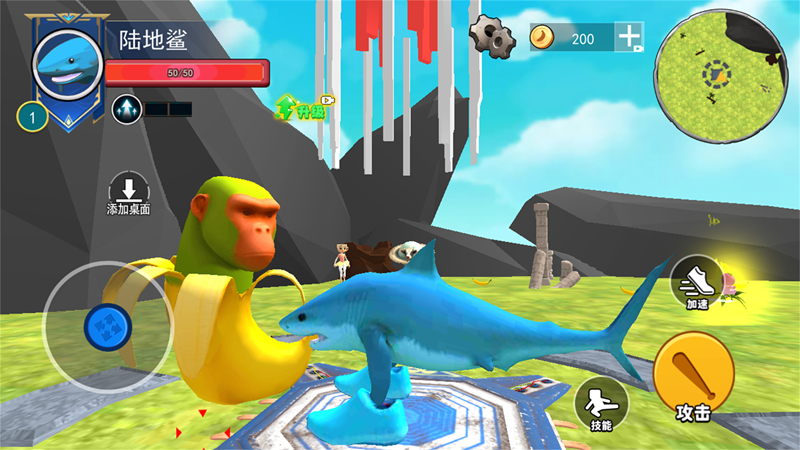Hit the 攻击 baseball bat attack button
Screen dimensions: 800x450
[693, 379]
